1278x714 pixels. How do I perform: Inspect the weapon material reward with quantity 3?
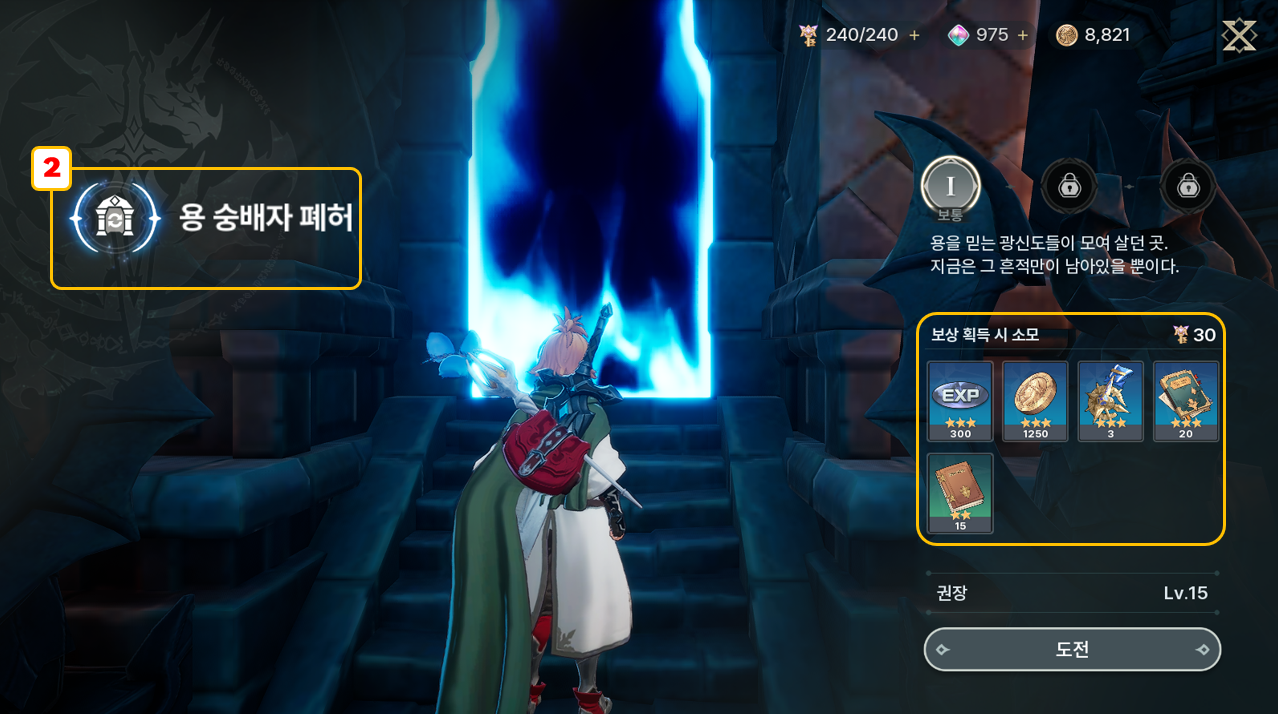coord(1110,400)
